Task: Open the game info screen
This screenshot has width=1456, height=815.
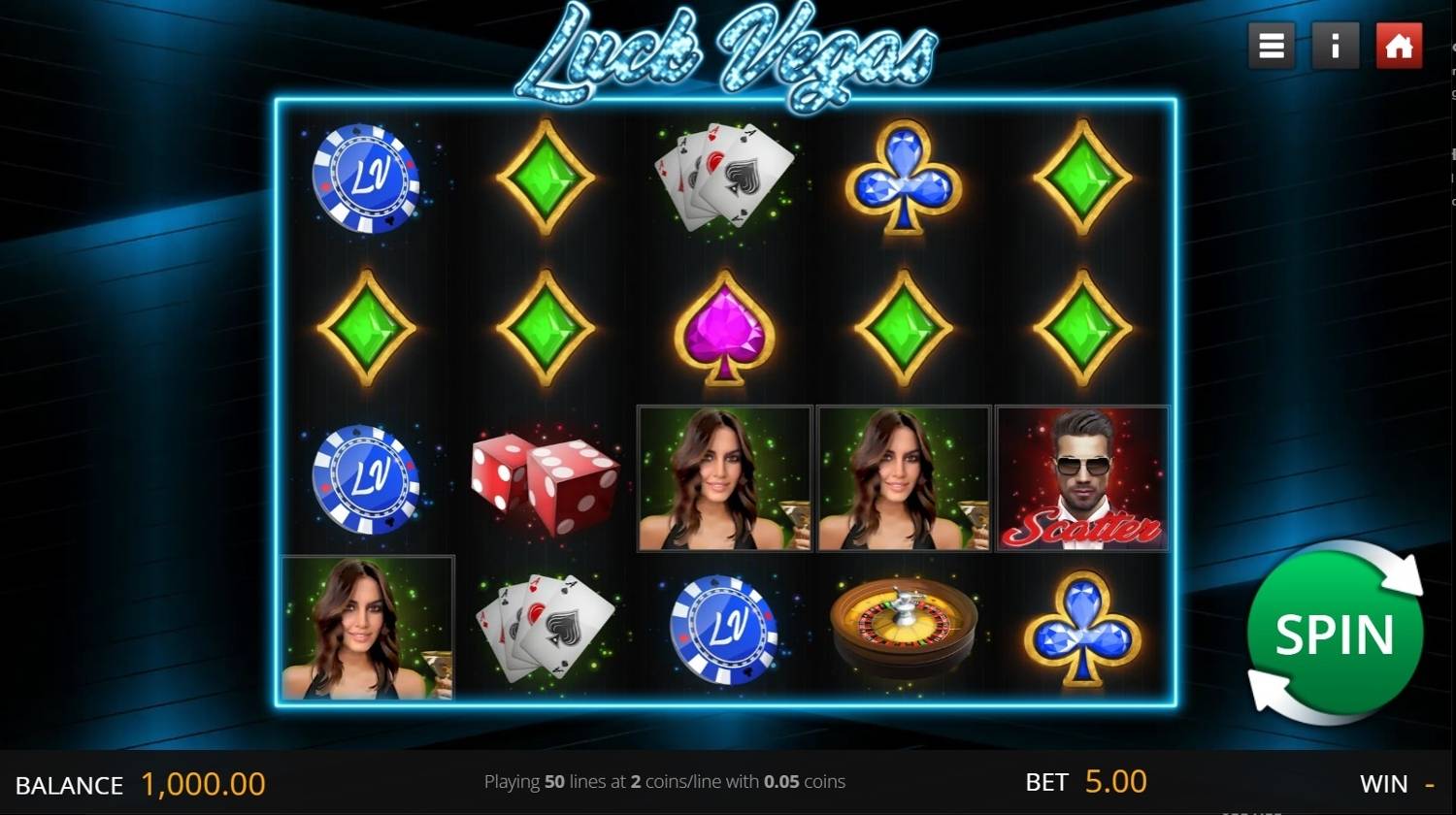Action: coord(1335,46)
